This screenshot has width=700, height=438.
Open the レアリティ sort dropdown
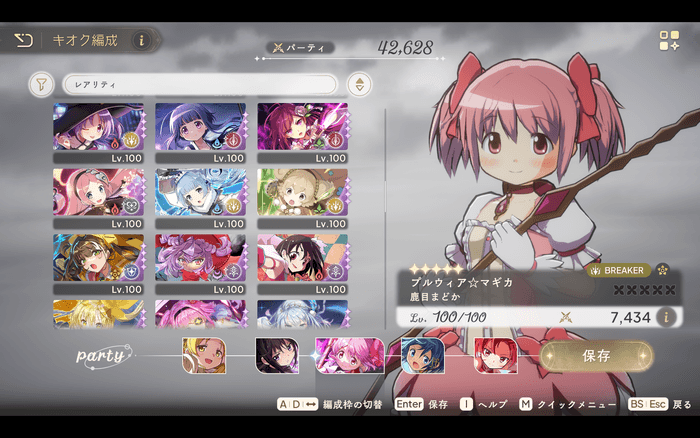199,84
